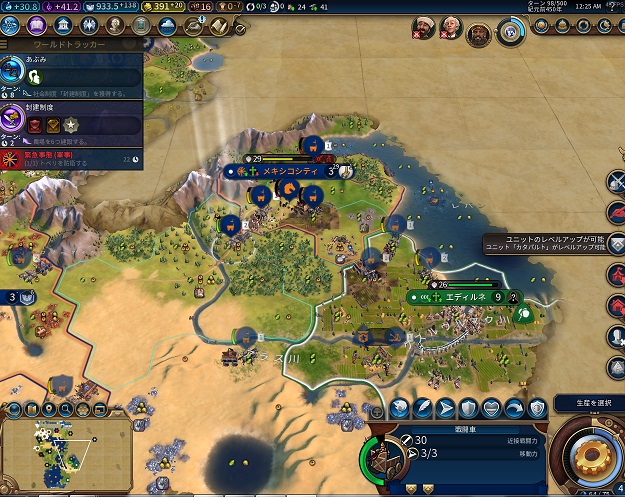Open the civics tree
The image size is (625, 497).
click(36, 31)
